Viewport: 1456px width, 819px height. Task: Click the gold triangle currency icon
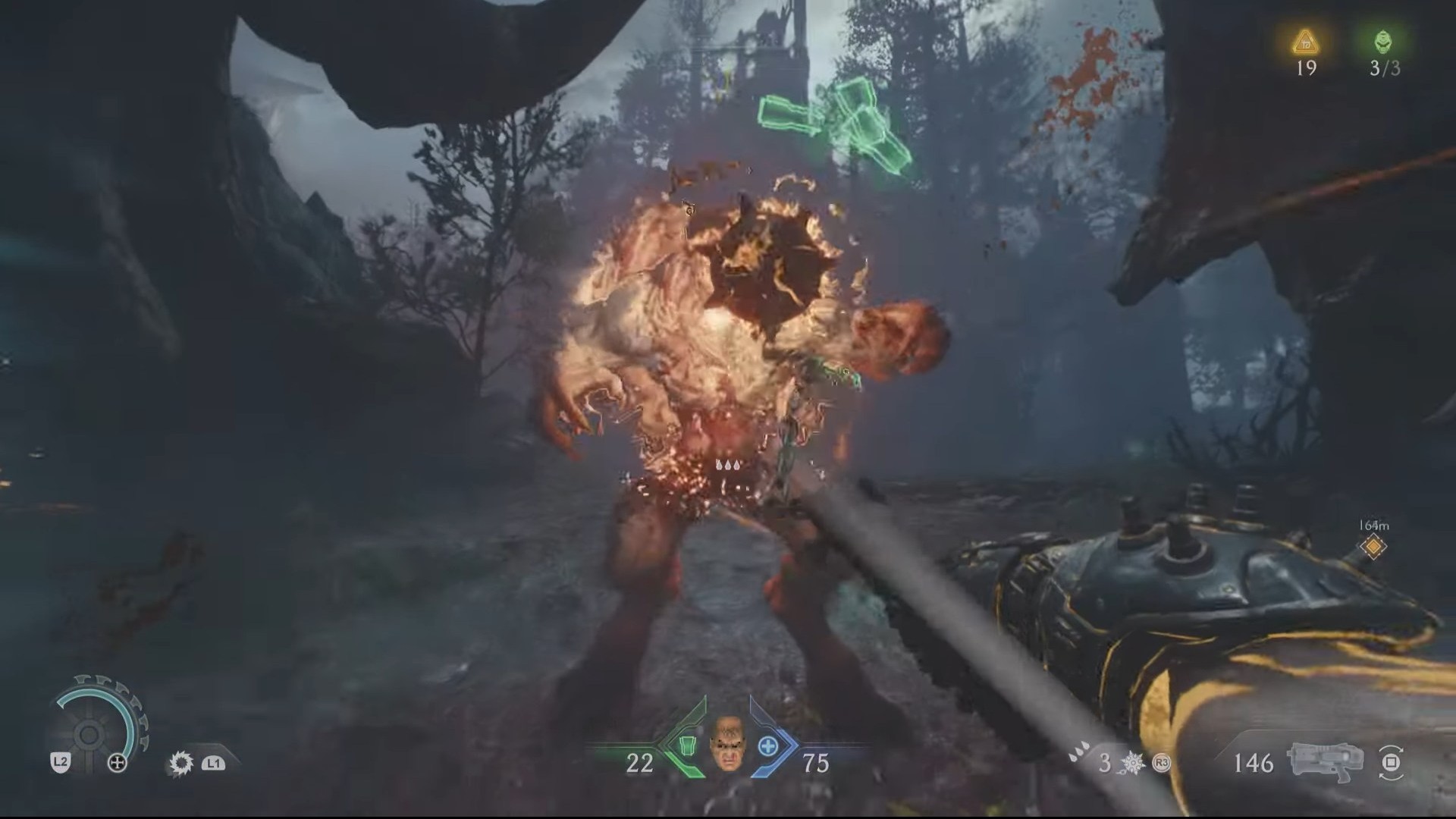tap(1305, 42)
